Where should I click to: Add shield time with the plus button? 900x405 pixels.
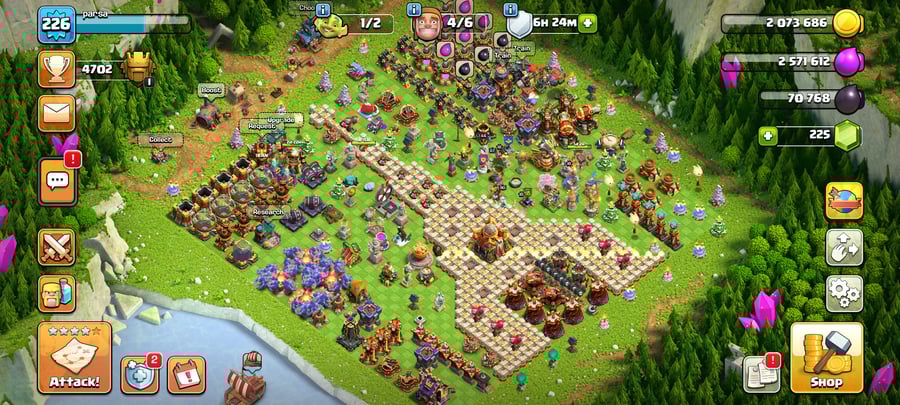pyautogui.click(x=586, y=22)
